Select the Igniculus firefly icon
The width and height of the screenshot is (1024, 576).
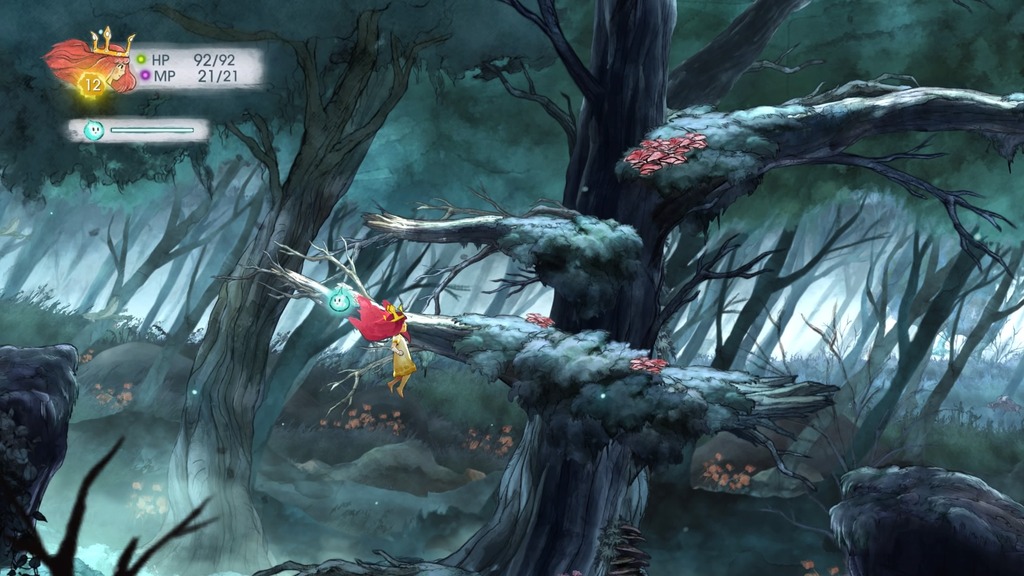click(94, 129)
